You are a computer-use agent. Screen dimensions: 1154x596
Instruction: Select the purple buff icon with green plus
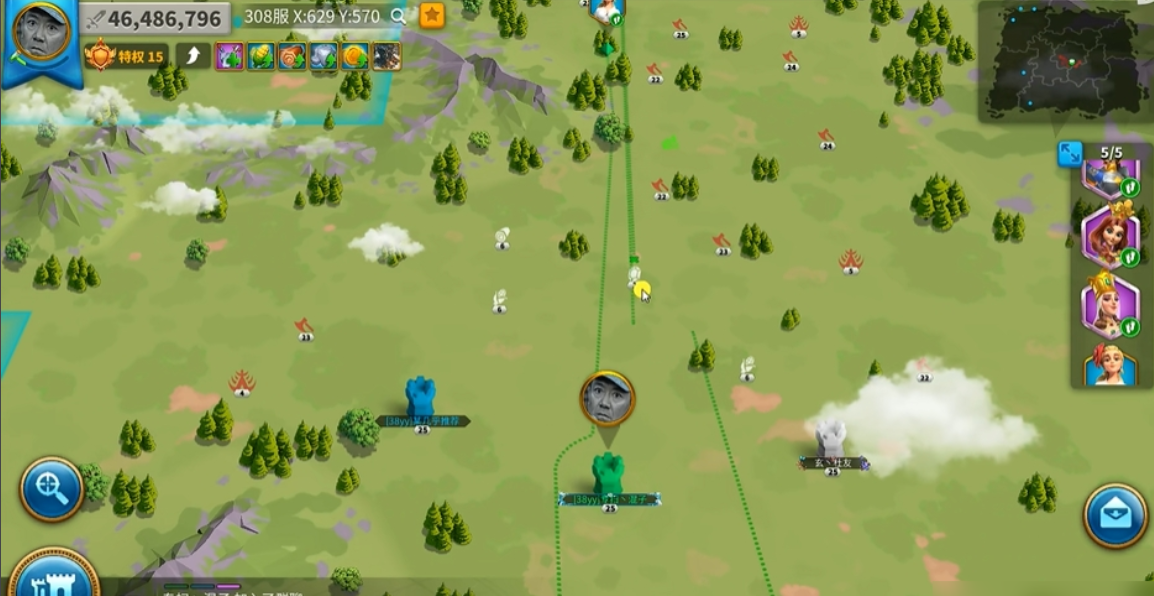click(x=230, y=56)
